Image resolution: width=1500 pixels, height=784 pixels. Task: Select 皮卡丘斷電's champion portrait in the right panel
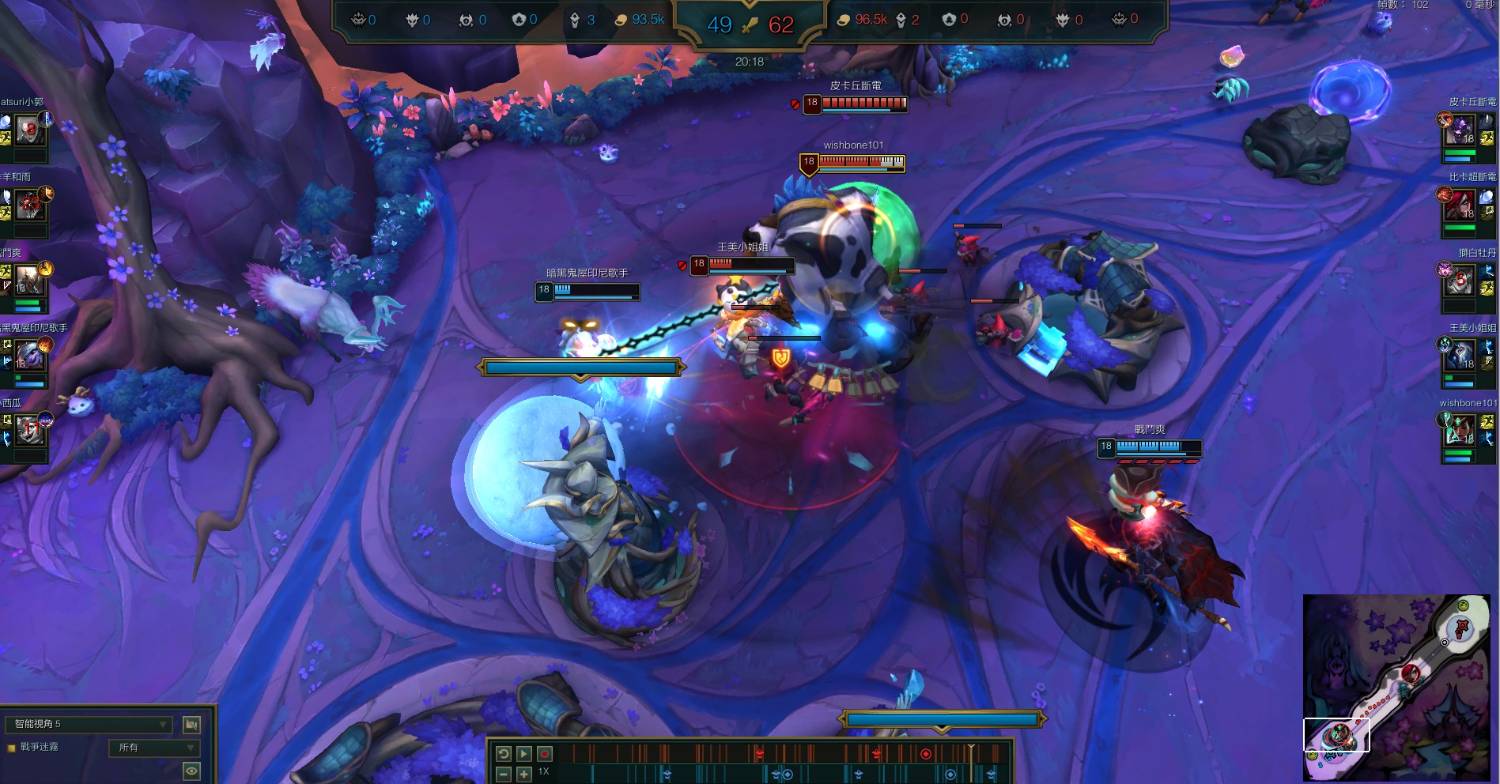[x=1460, y=130]
